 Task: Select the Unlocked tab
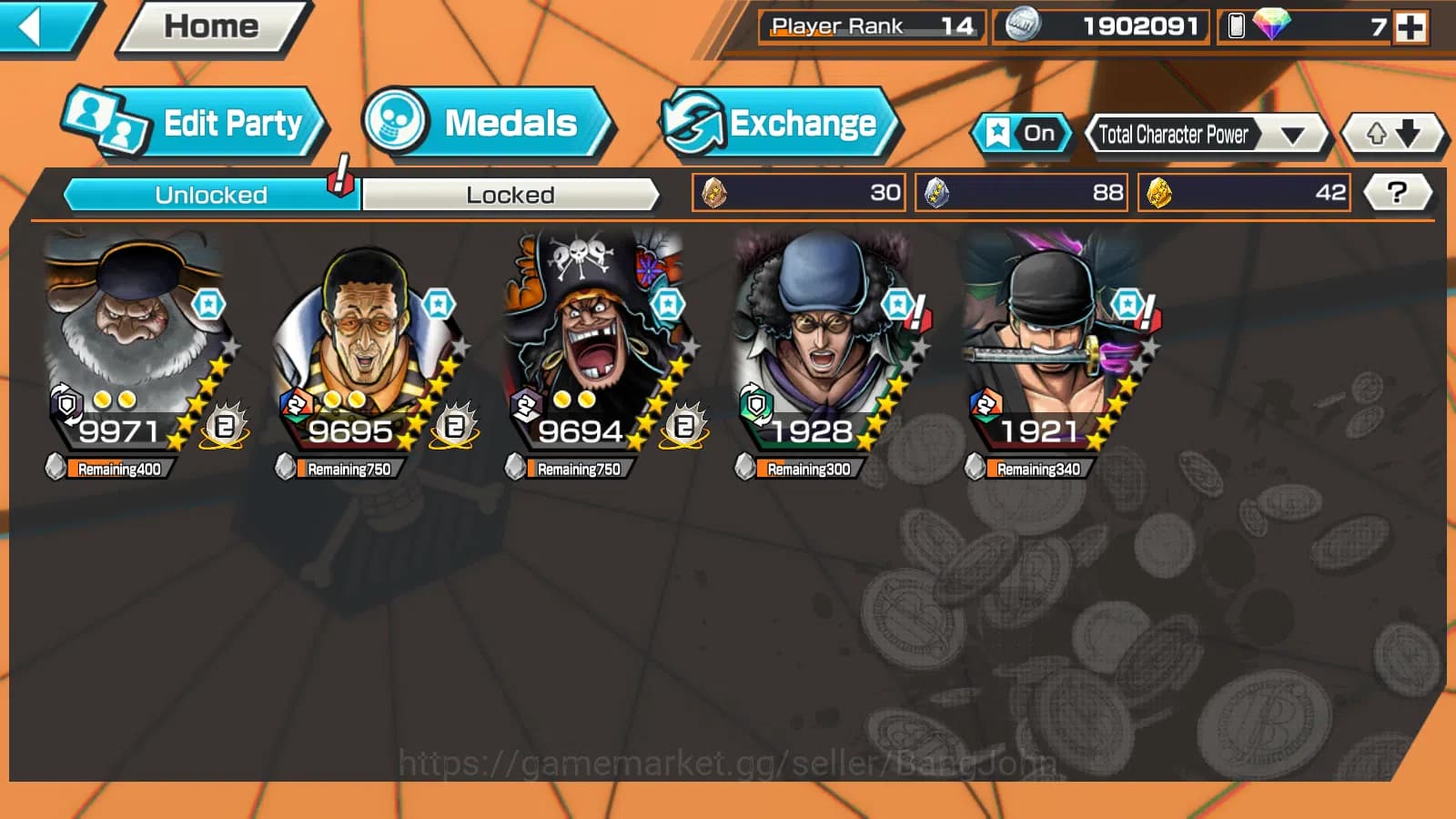coord(211,194)
